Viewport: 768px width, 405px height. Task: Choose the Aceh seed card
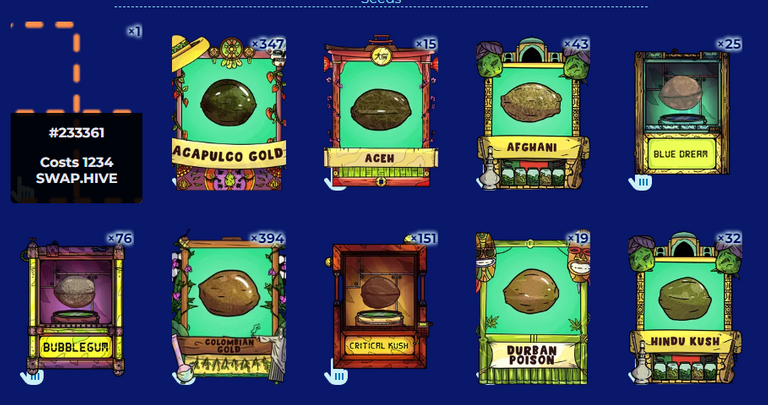pos(380,112)
